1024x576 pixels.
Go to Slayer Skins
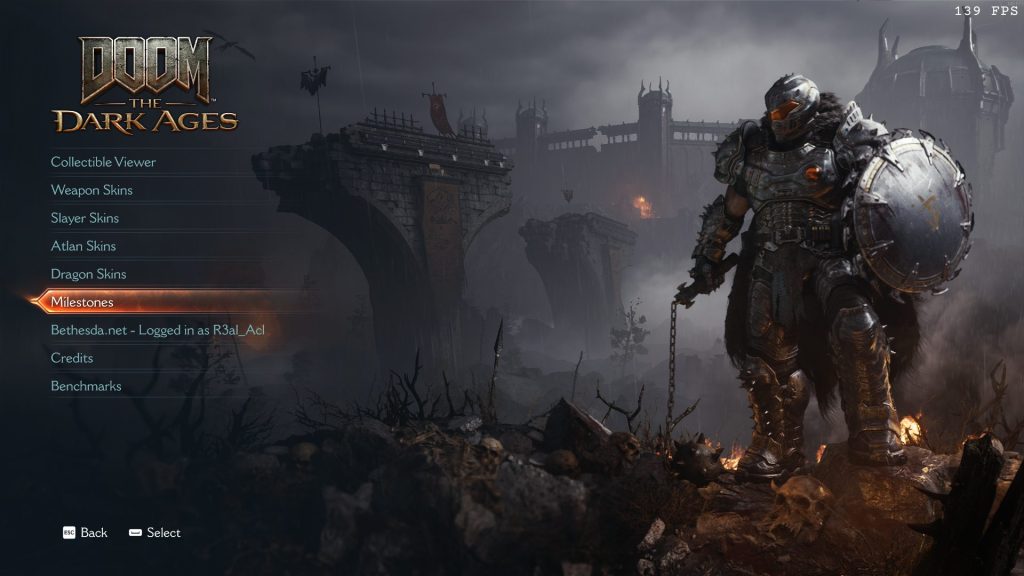tap(85, 218)
